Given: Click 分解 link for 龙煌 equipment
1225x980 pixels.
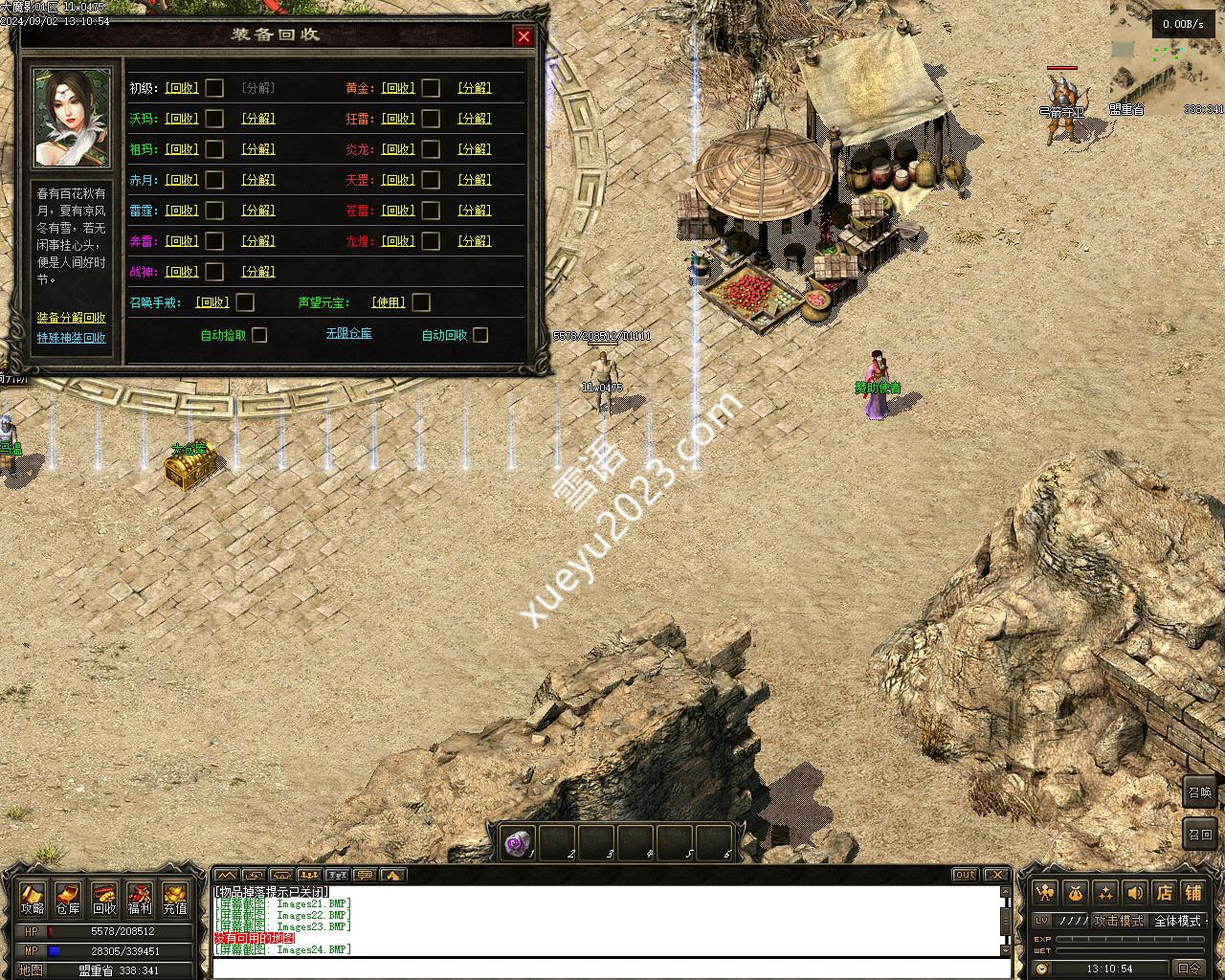Looking at the screenshot, I should [474, 241].
